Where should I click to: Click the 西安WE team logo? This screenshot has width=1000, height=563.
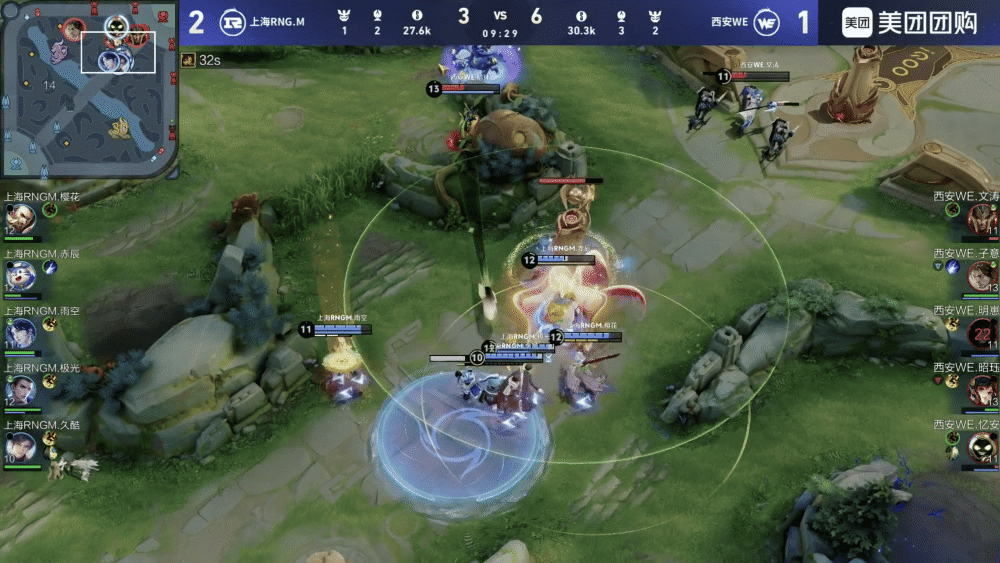point(767,22)
